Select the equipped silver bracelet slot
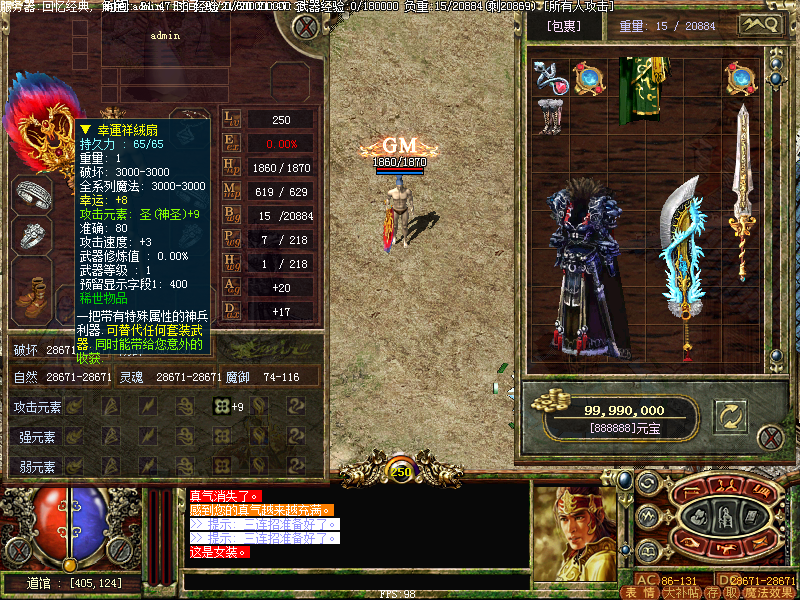 click(x=32, y=193)
